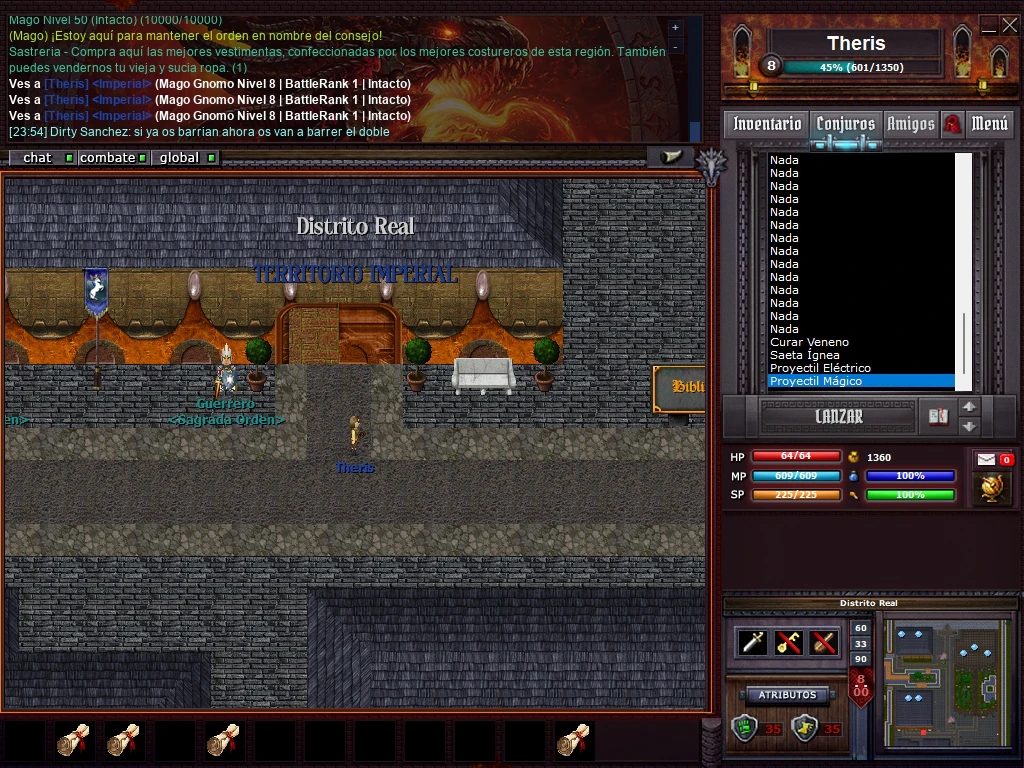Choose the Saeta Ígnea spell
Image resolution: width=1024 pixels, height=768 pixels.
(x=805, y=355)
